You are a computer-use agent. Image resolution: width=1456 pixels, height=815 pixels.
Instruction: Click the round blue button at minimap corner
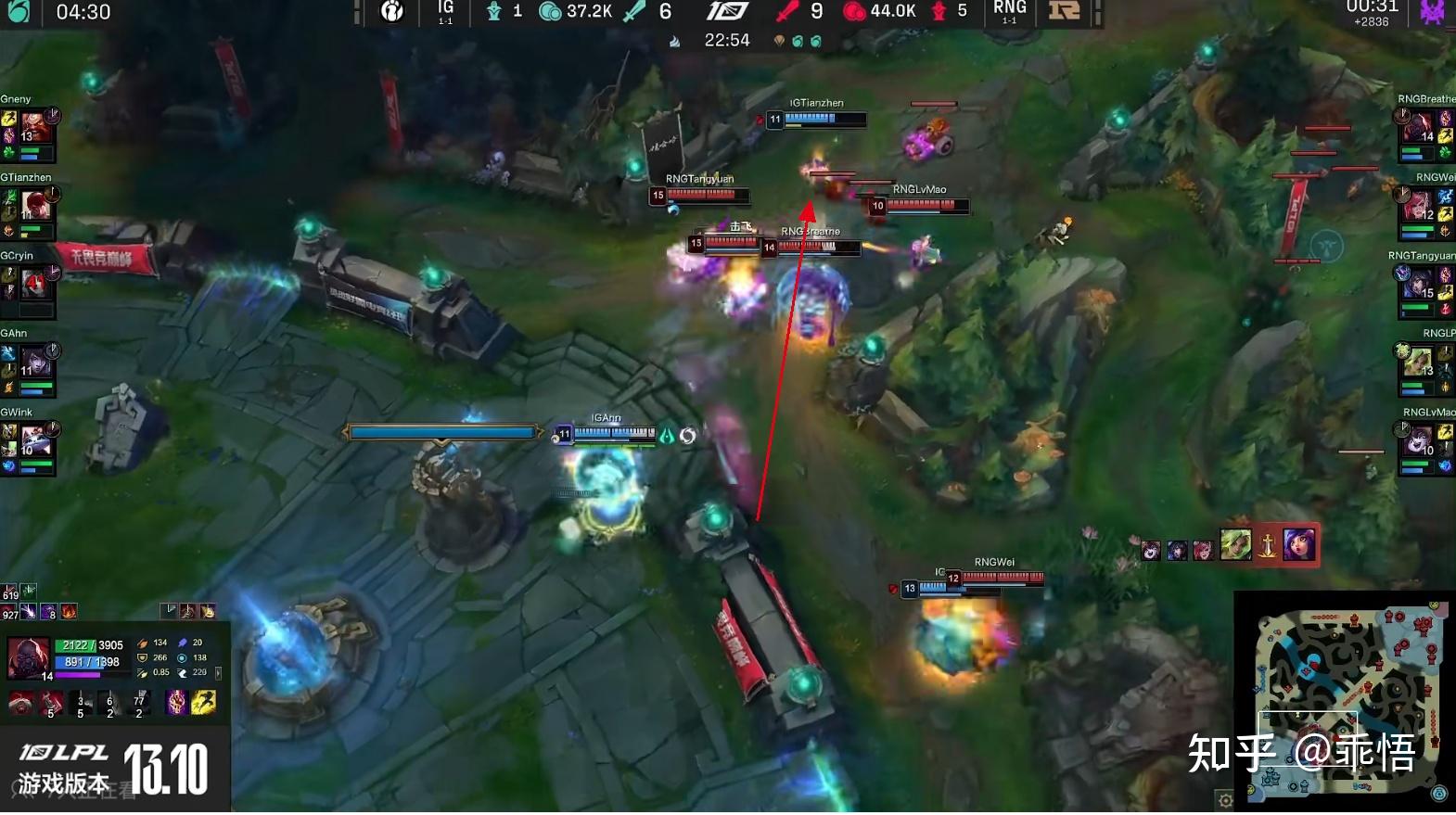coord(1438,794)
